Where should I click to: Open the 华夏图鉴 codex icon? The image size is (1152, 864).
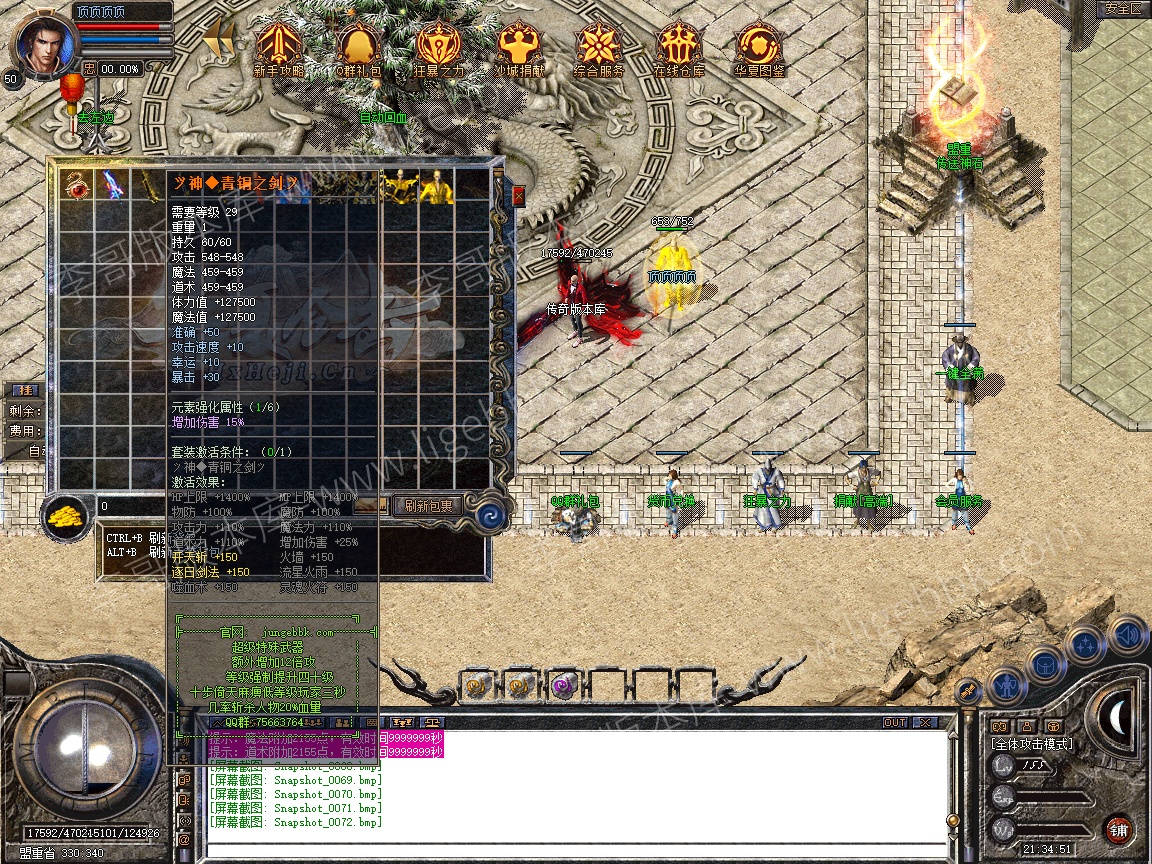[759, 45]
